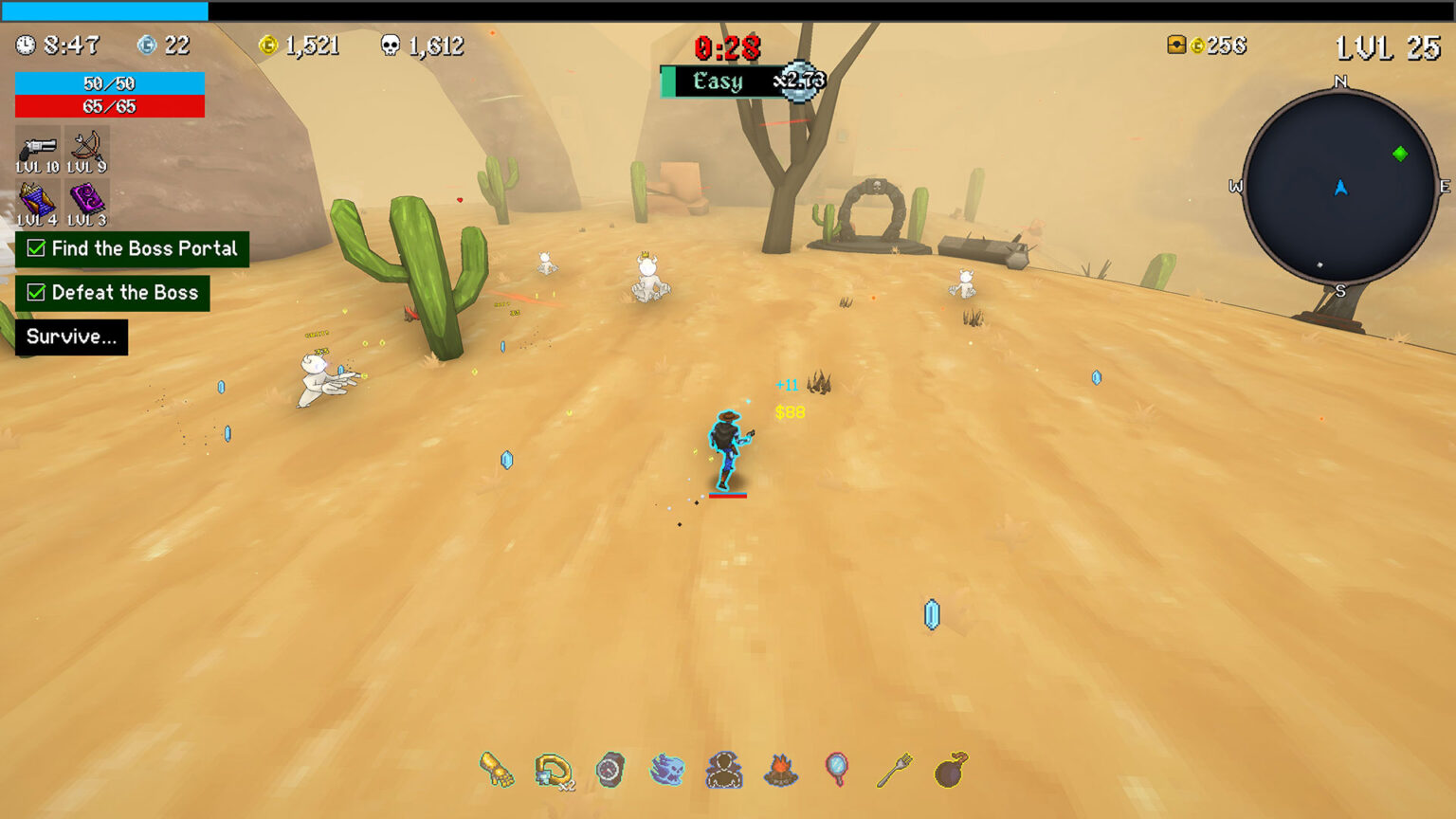Click the green diamond marker on minimap

(1400, 154)
